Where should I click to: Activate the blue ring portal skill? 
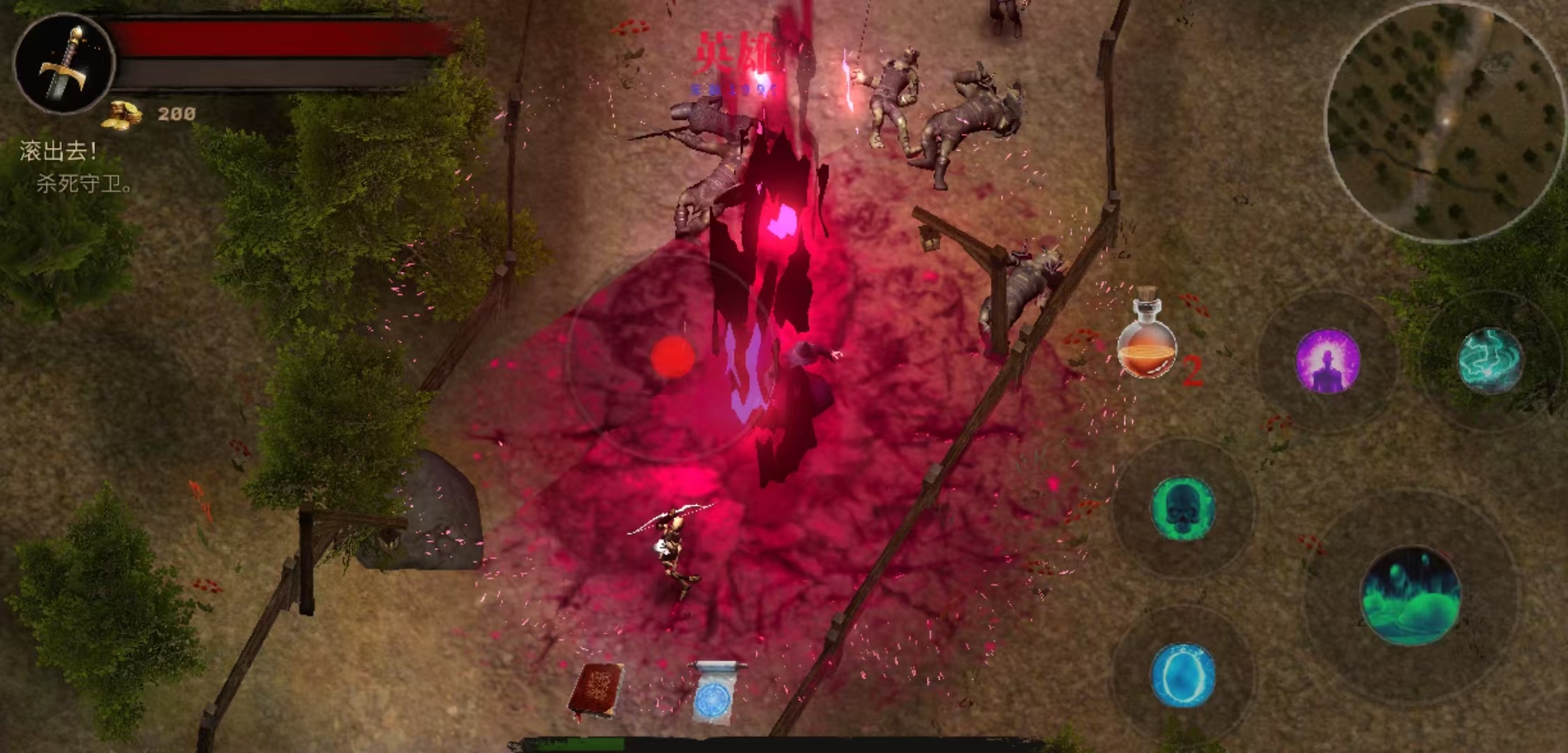1182,675
